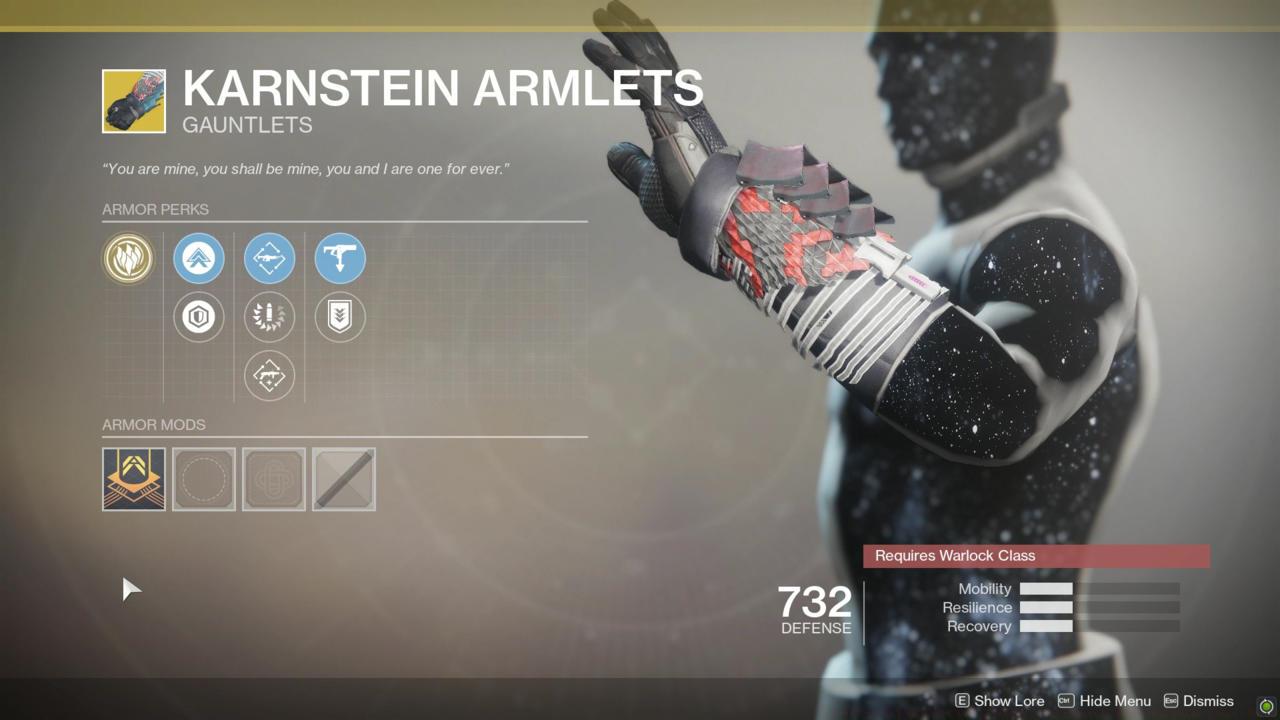1280x720 pixels.
Task: Open the empty dashed-circle mod slot
Action: click(204, 479)
